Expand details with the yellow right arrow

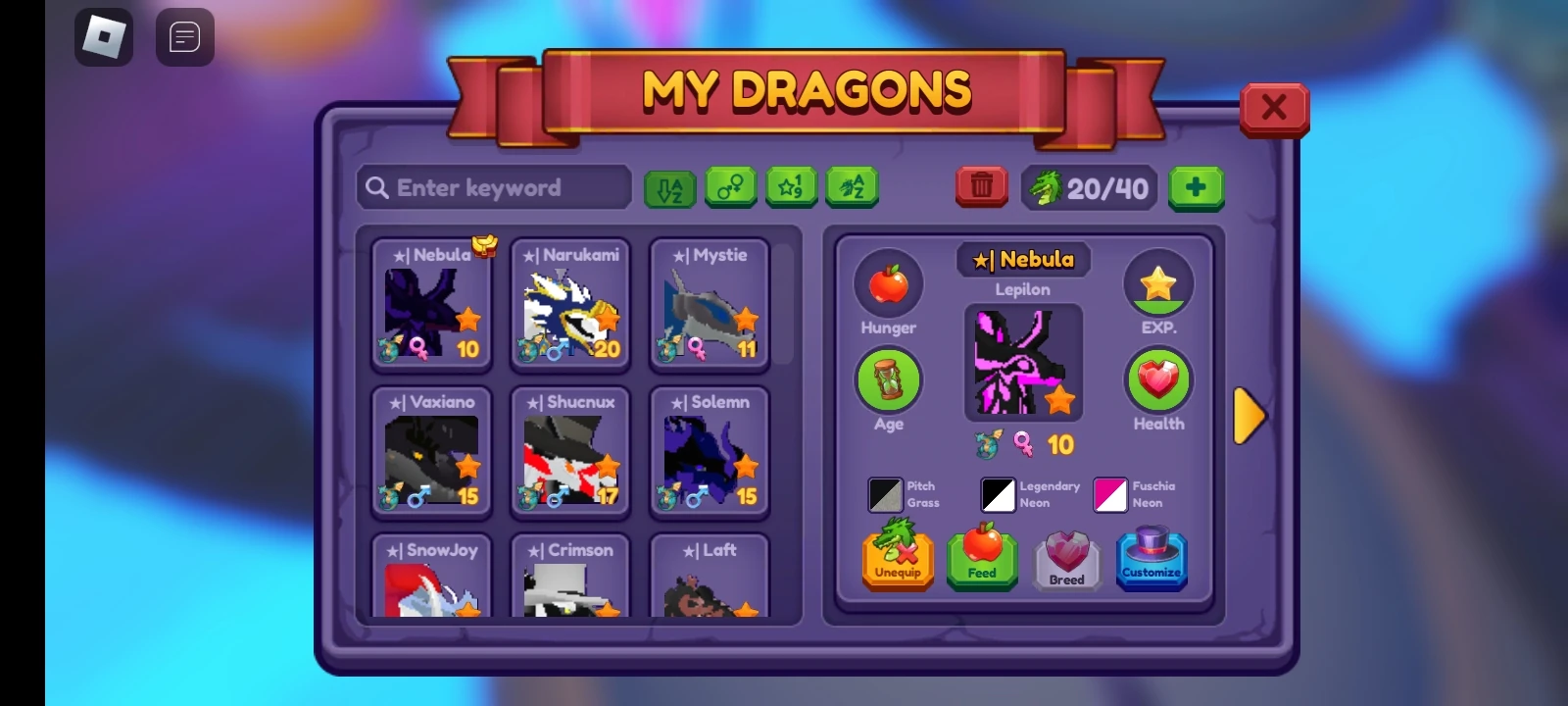click(1250, 416)
